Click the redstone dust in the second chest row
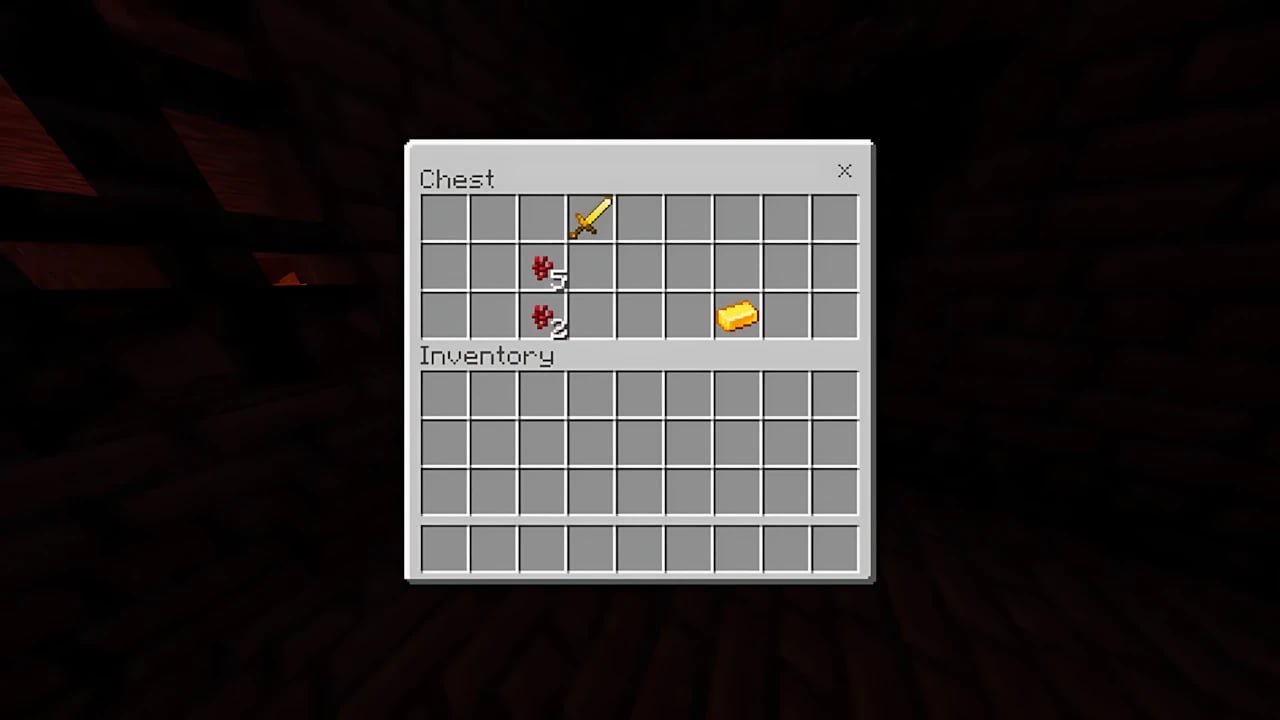This screenshot has width=1280, height=720. pyautogui.click(x=541, y=268)
